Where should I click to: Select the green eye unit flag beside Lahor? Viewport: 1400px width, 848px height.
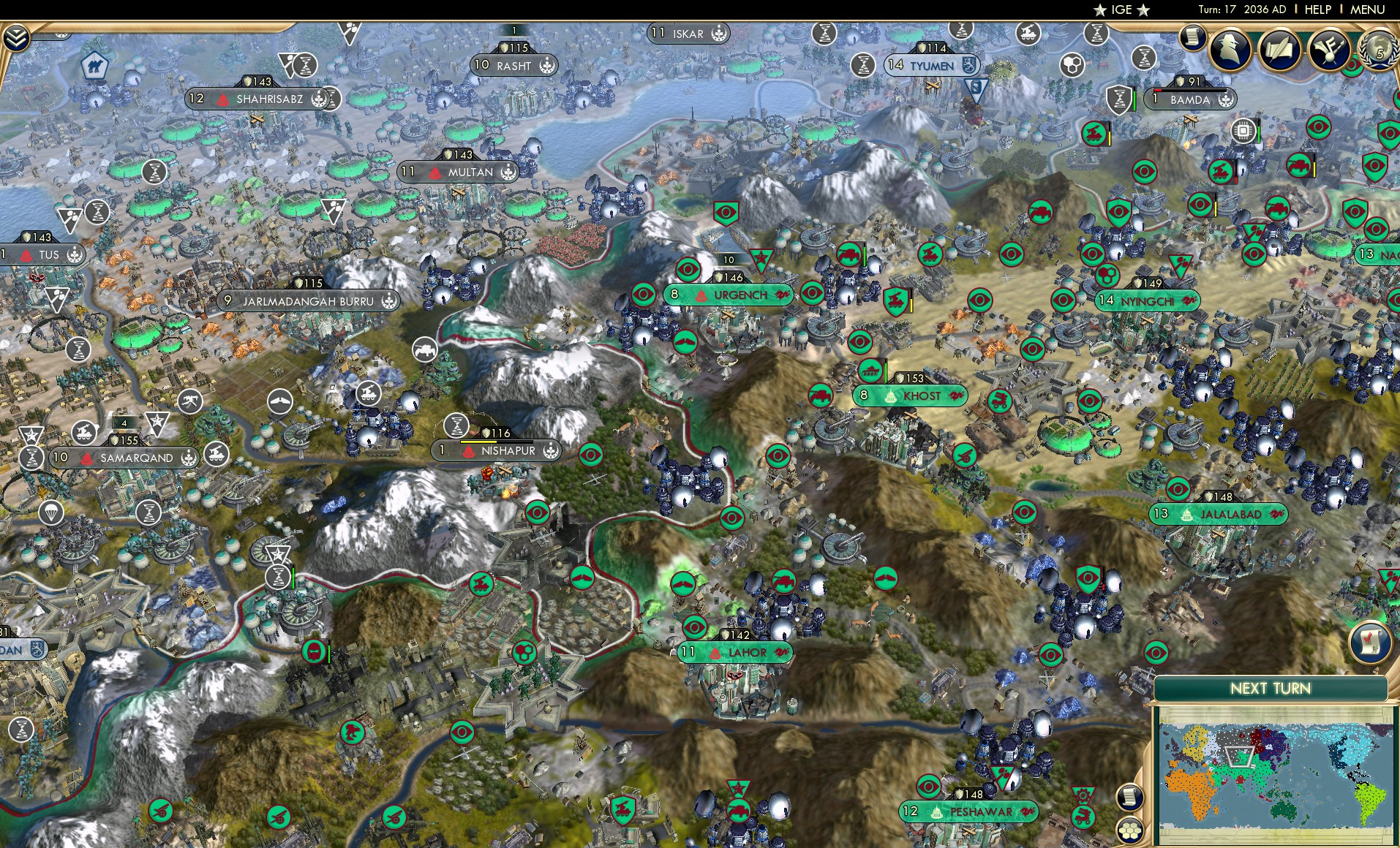pyautogui.click(x=695, y=626)
